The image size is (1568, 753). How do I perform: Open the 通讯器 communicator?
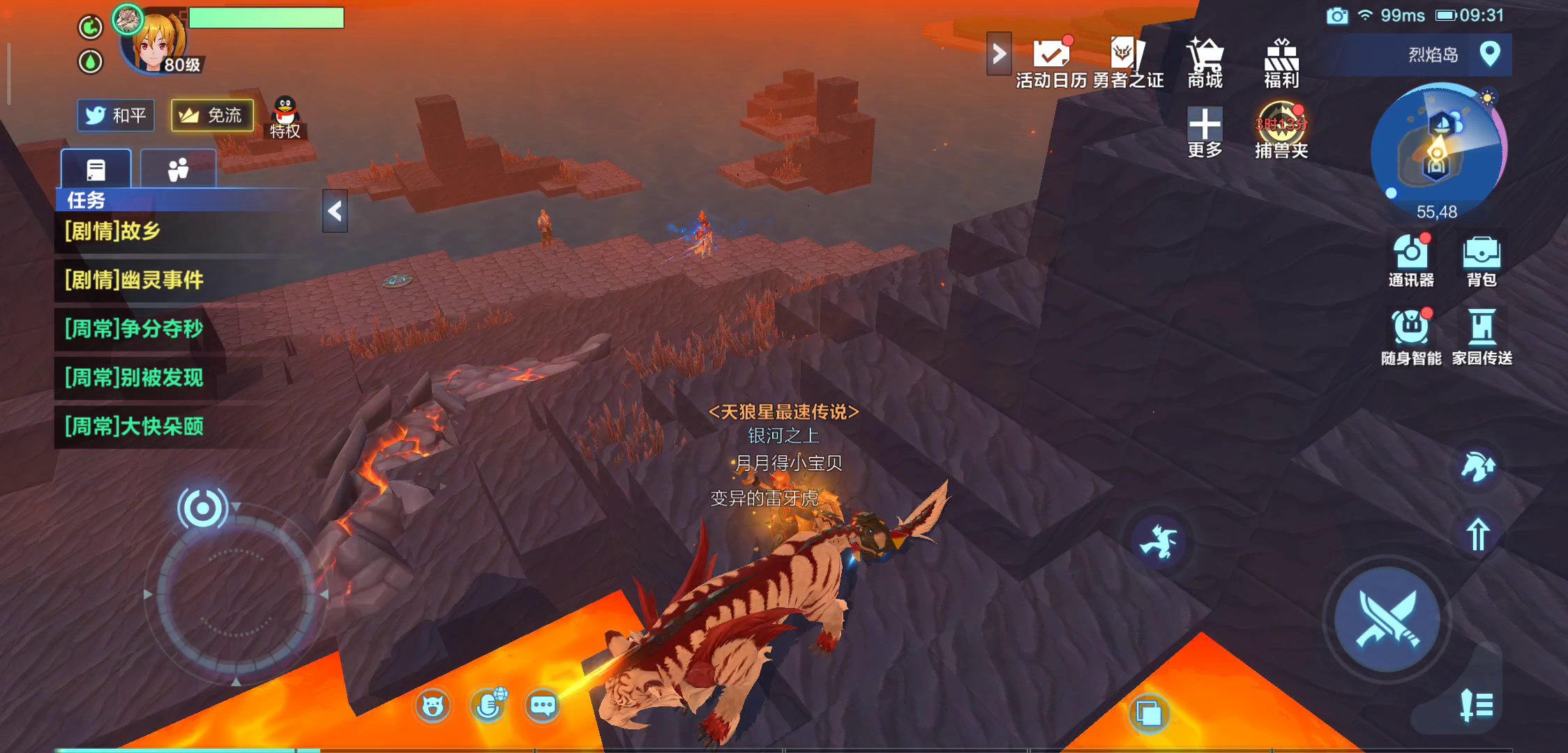1410,260
